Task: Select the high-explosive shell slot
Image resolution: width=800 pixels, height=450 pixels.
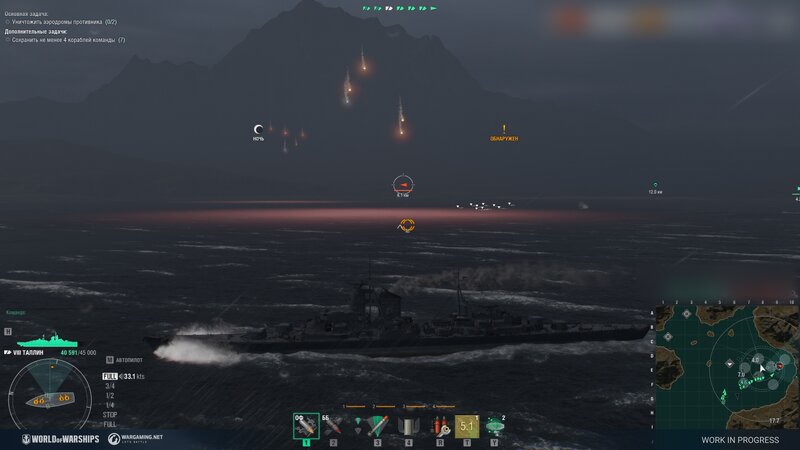Action: pyautogui.click(x=305, y=425)
